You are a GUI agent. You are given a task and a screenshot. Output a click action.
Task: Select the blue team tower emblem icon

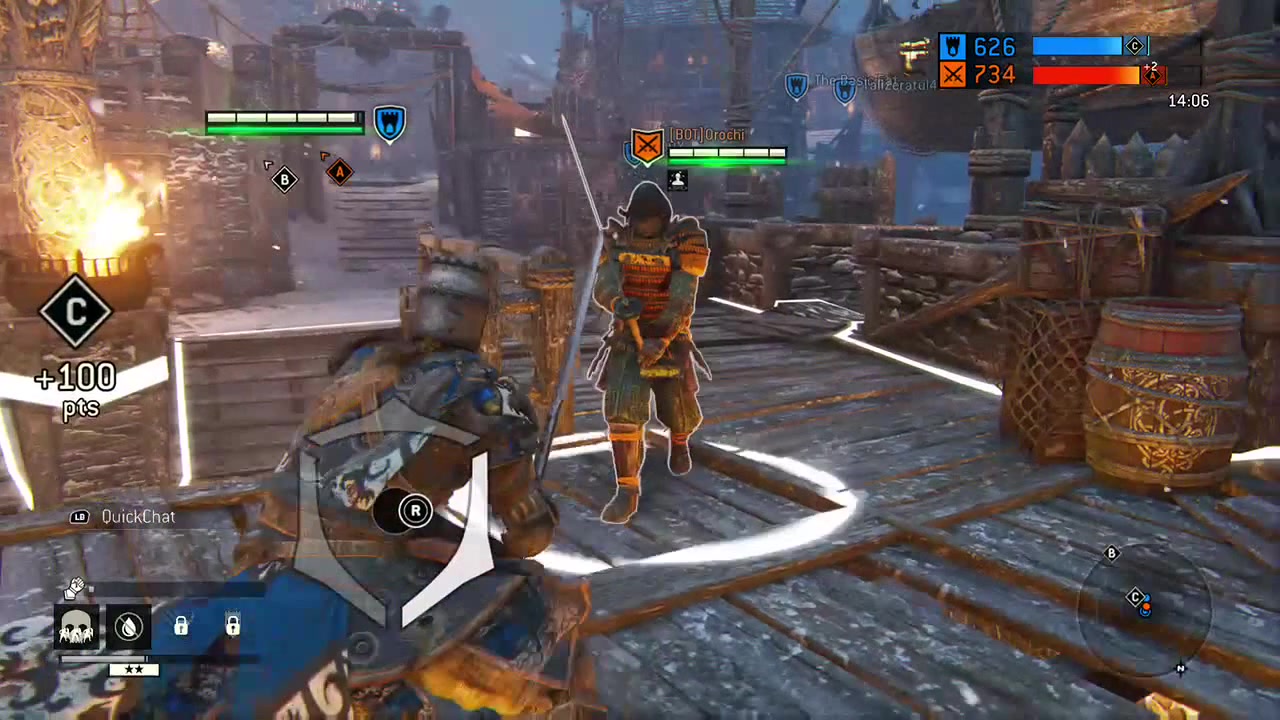click(951, 46)
